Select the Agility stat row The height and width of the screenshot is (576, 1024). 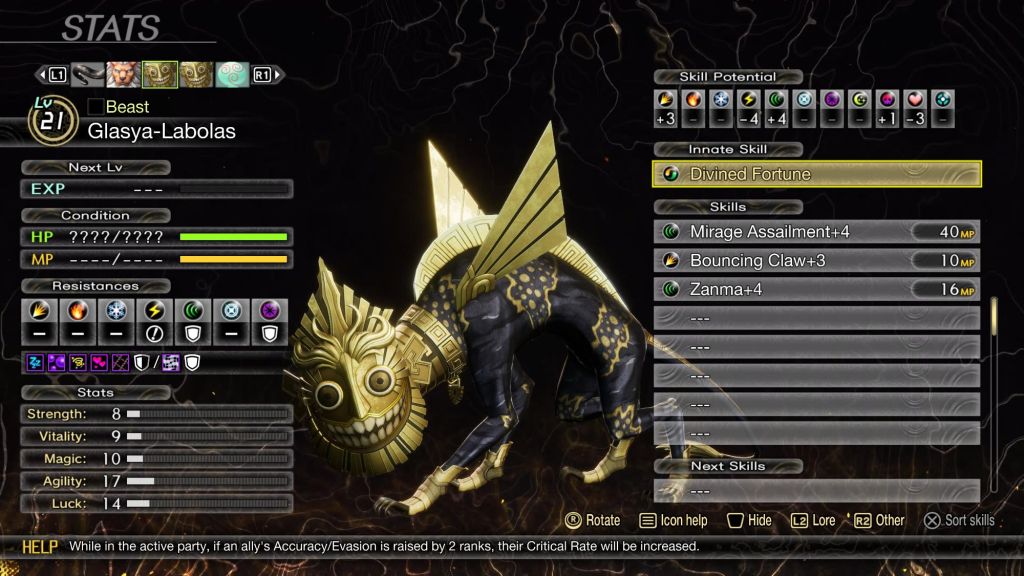(x=157, y=481)
